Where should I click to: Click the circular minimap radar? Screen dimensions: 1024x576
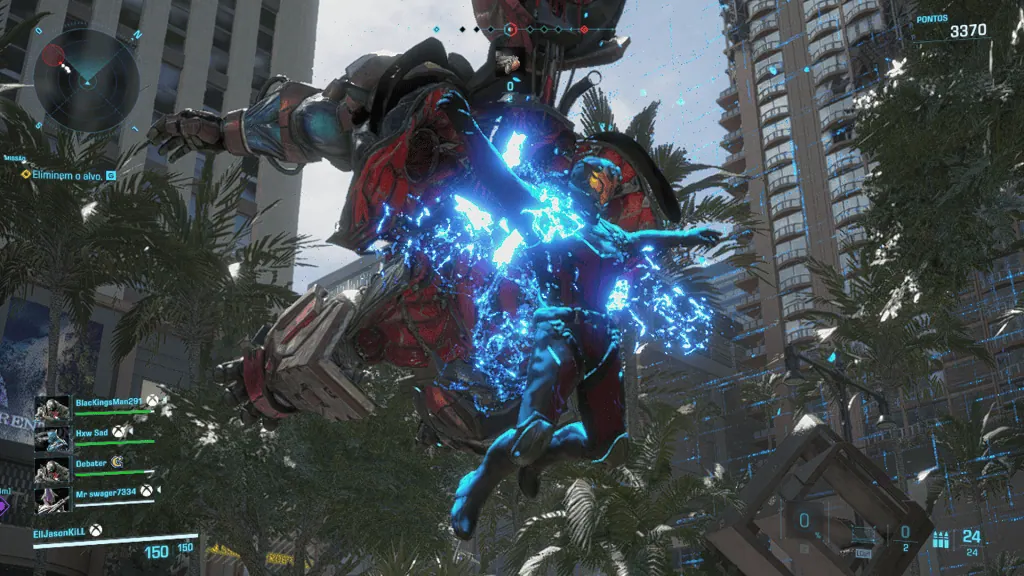click(86, 79)
